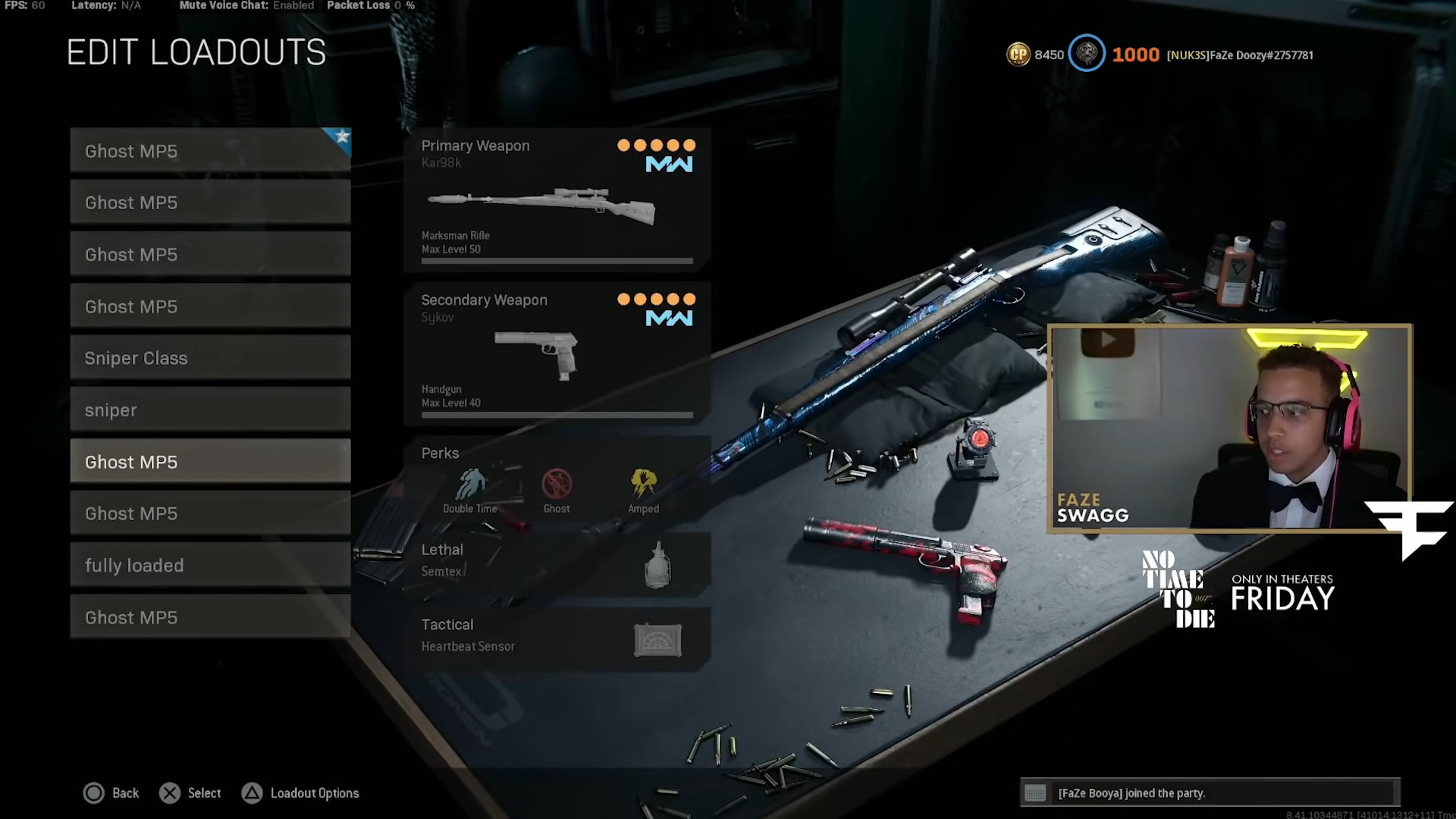Select the highlighted Ghost MP5 loadout
Image resolution: width=1456 pixels, height=819 pixels.
[210, 461]
